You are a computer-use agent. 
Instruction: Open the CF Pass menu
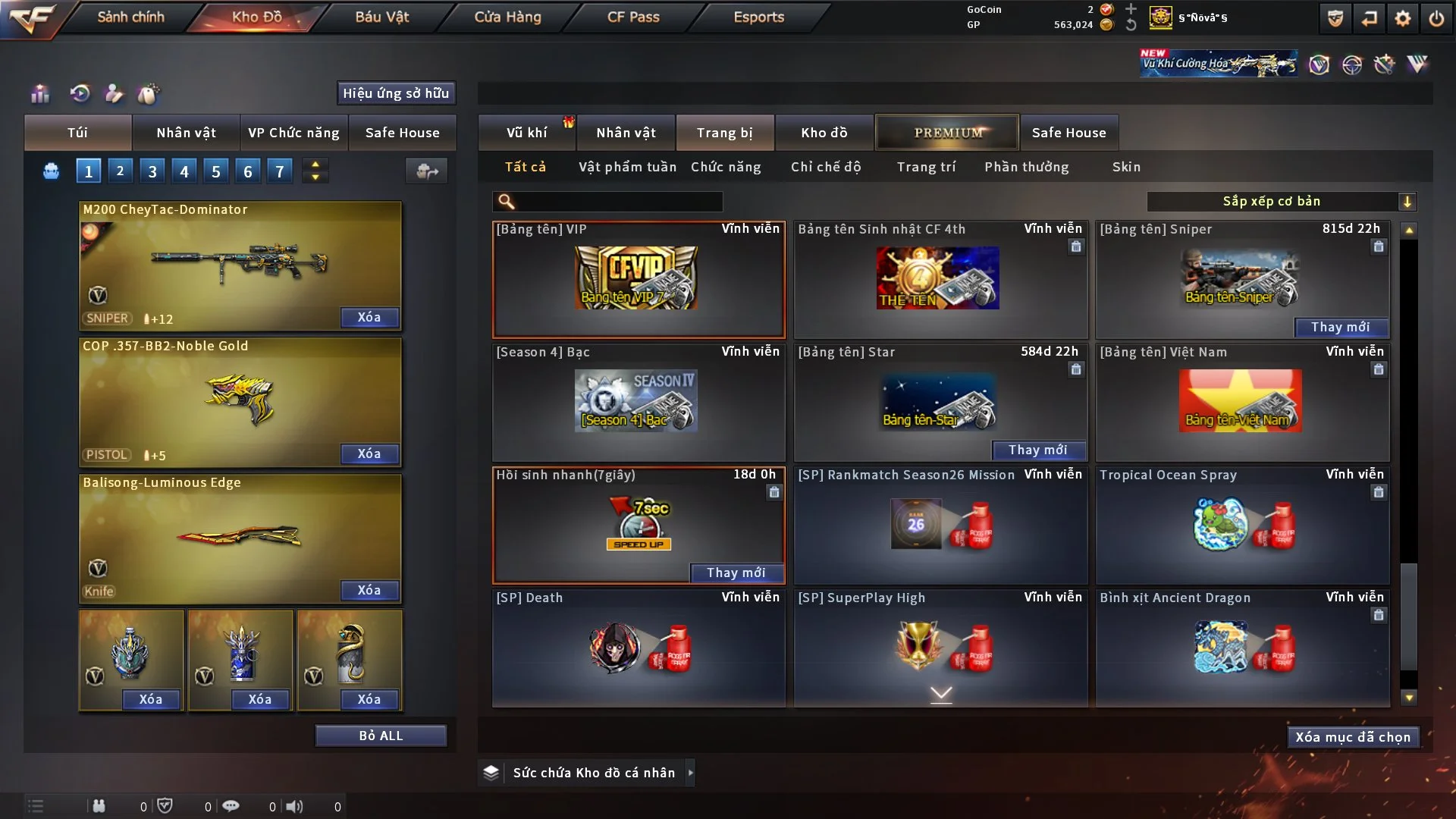point(633,17)
